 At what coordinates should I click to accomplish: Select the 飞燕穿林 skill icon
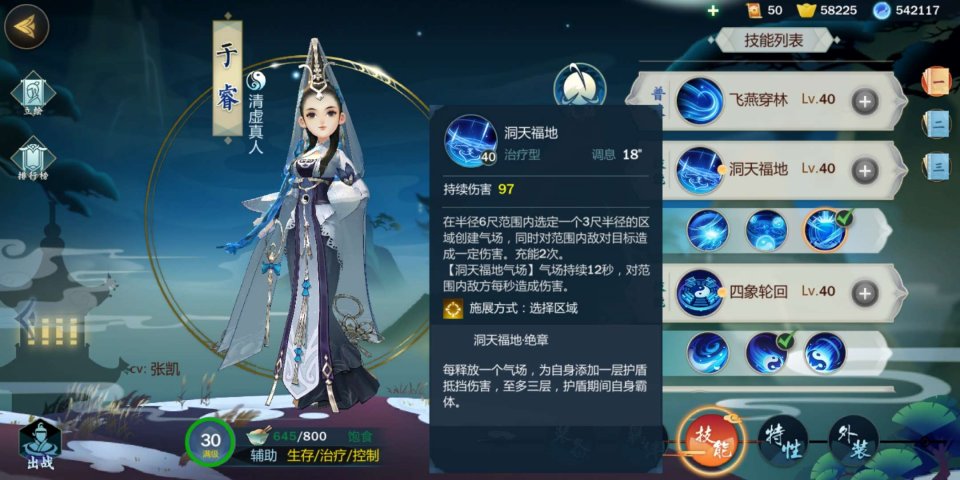click(700, 101)
